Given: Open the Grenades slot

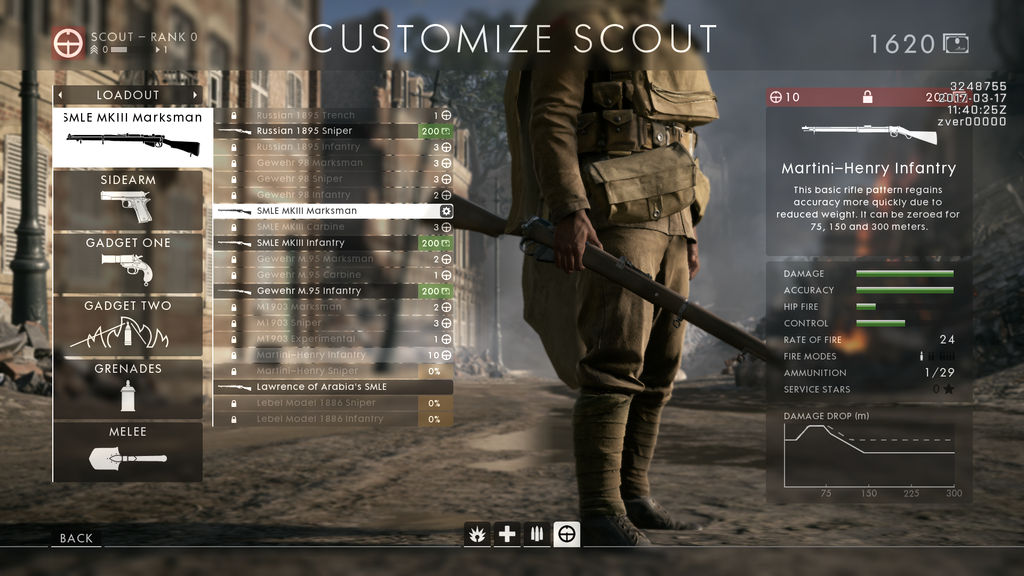Looking at the screenshot, I should coord(128,389).
